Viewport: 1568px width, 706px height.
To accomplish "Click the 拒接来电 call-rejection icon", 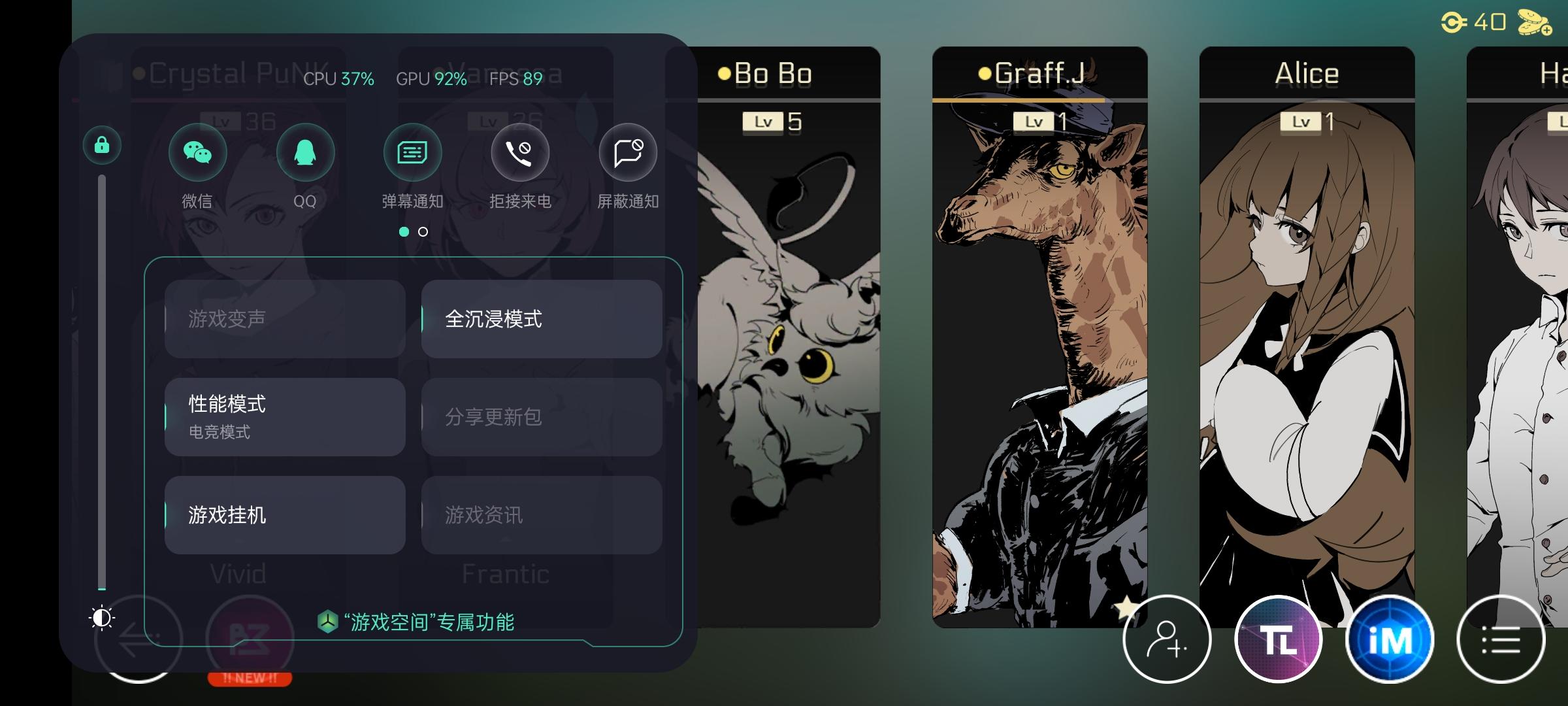I will [x=519, y=152].
